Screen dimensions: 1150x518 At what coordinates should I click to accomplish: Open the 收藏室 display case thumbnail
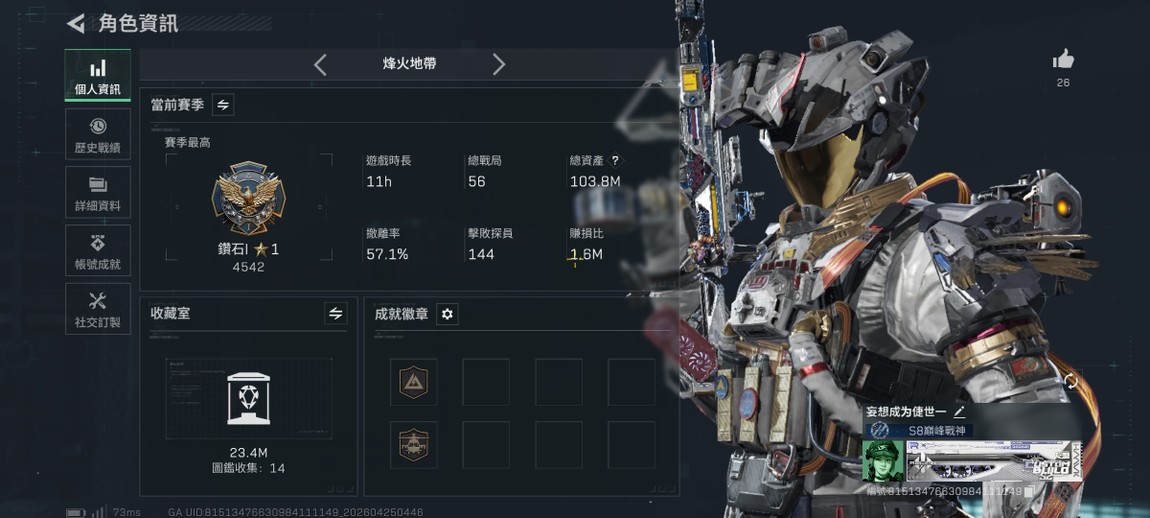pos(248,398)
